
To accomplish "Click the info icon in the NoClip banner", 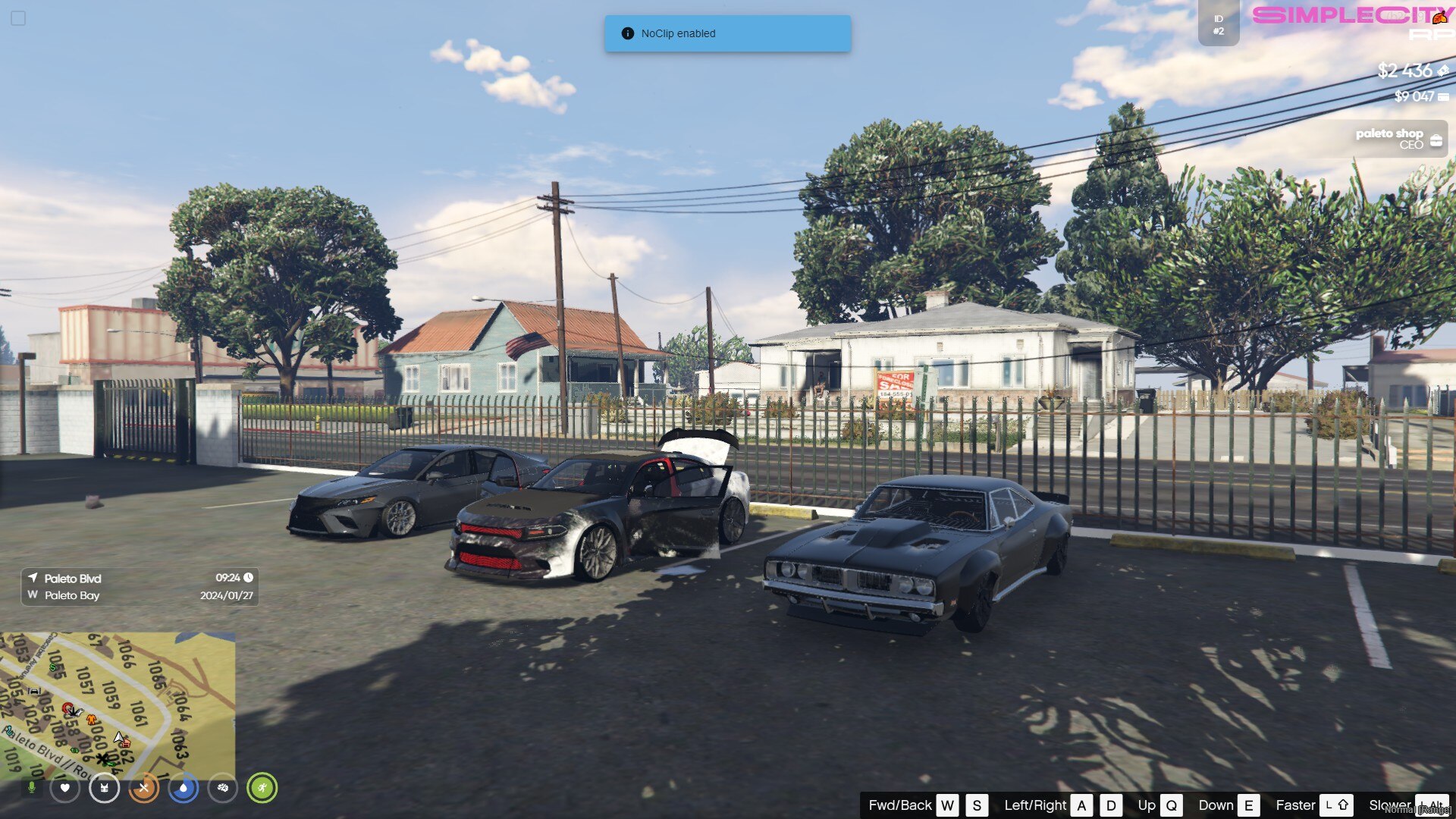I will [627, 33].
